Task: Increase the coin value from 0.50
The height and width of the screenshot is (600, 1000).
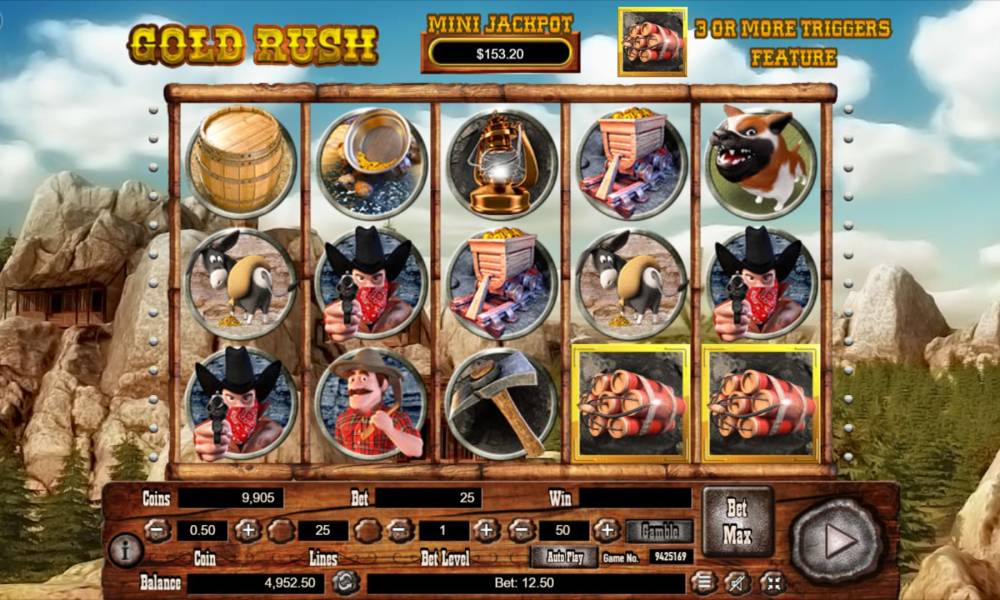Action: [x=247, y=531]
